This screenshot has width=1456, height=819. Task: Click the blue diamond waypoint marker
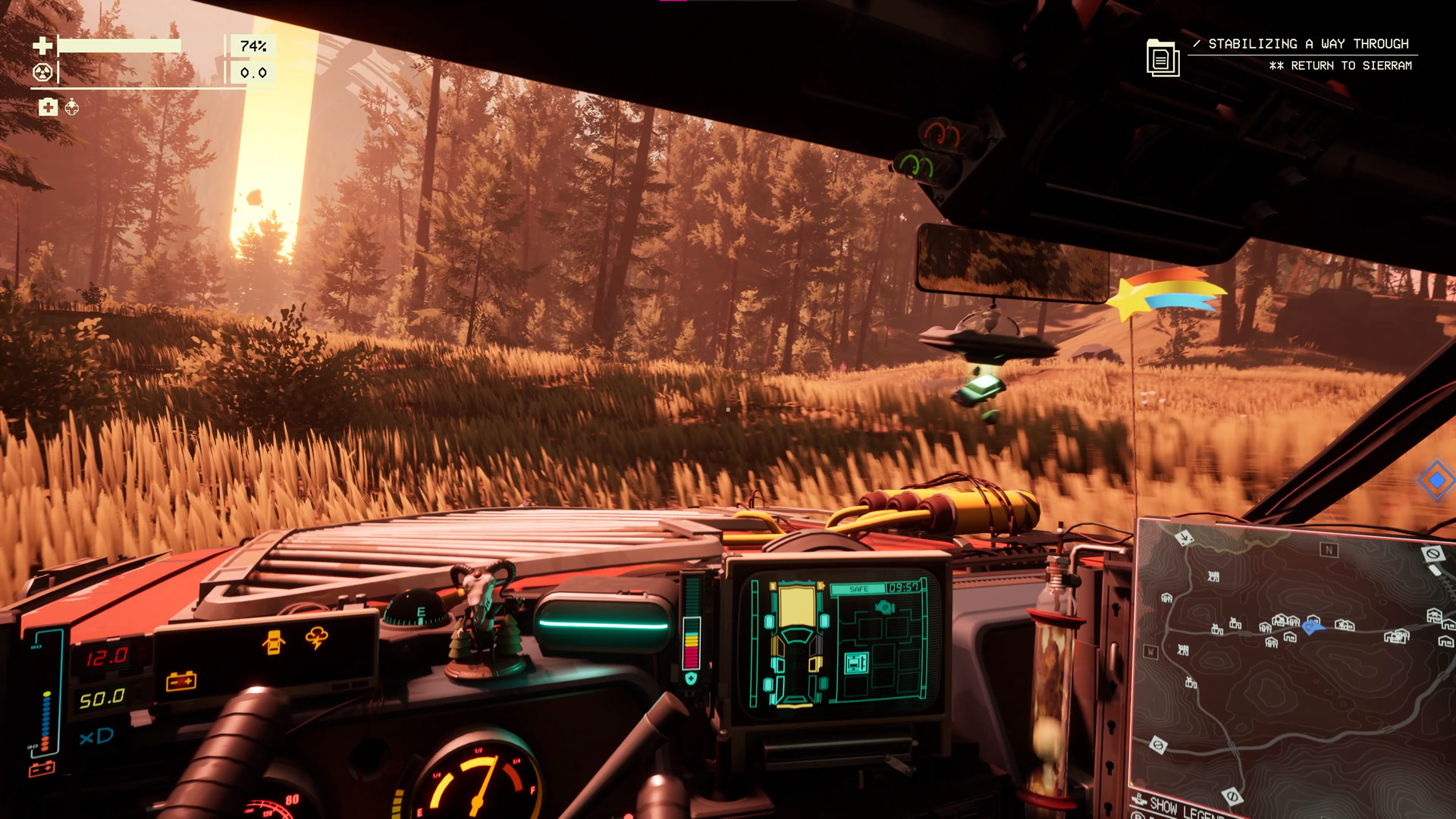tap(1436, 480)
